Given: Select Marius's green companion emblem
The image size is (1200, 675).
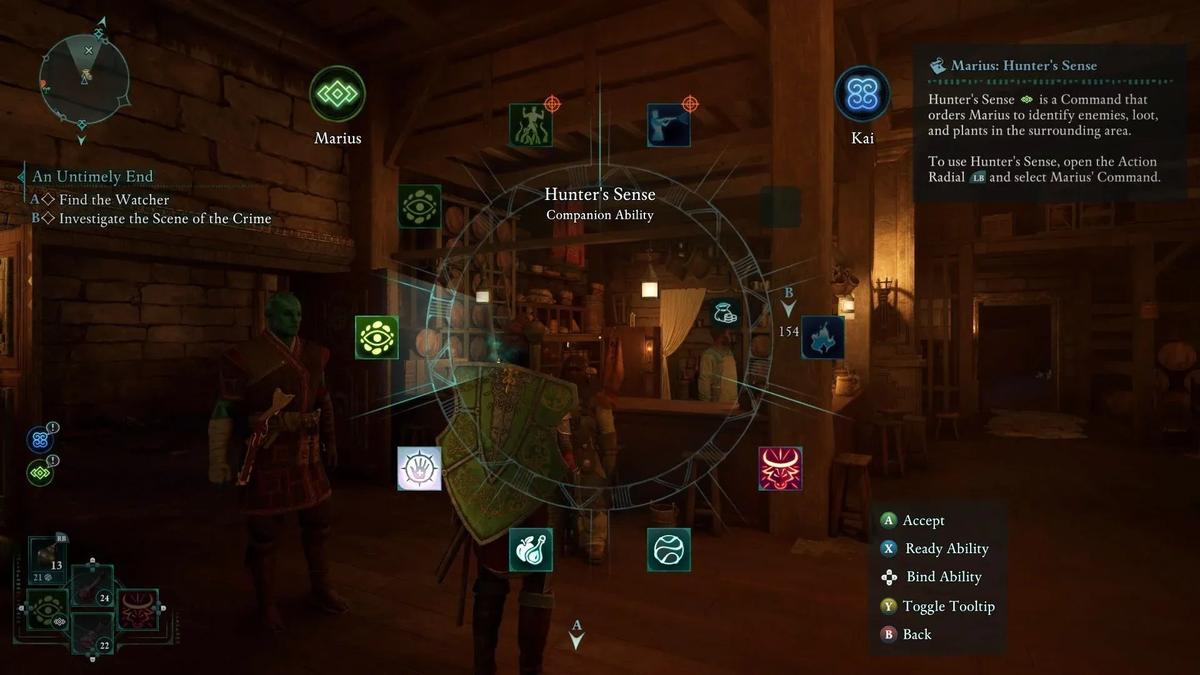Looking at the screenshot, I should click(337, 94).
